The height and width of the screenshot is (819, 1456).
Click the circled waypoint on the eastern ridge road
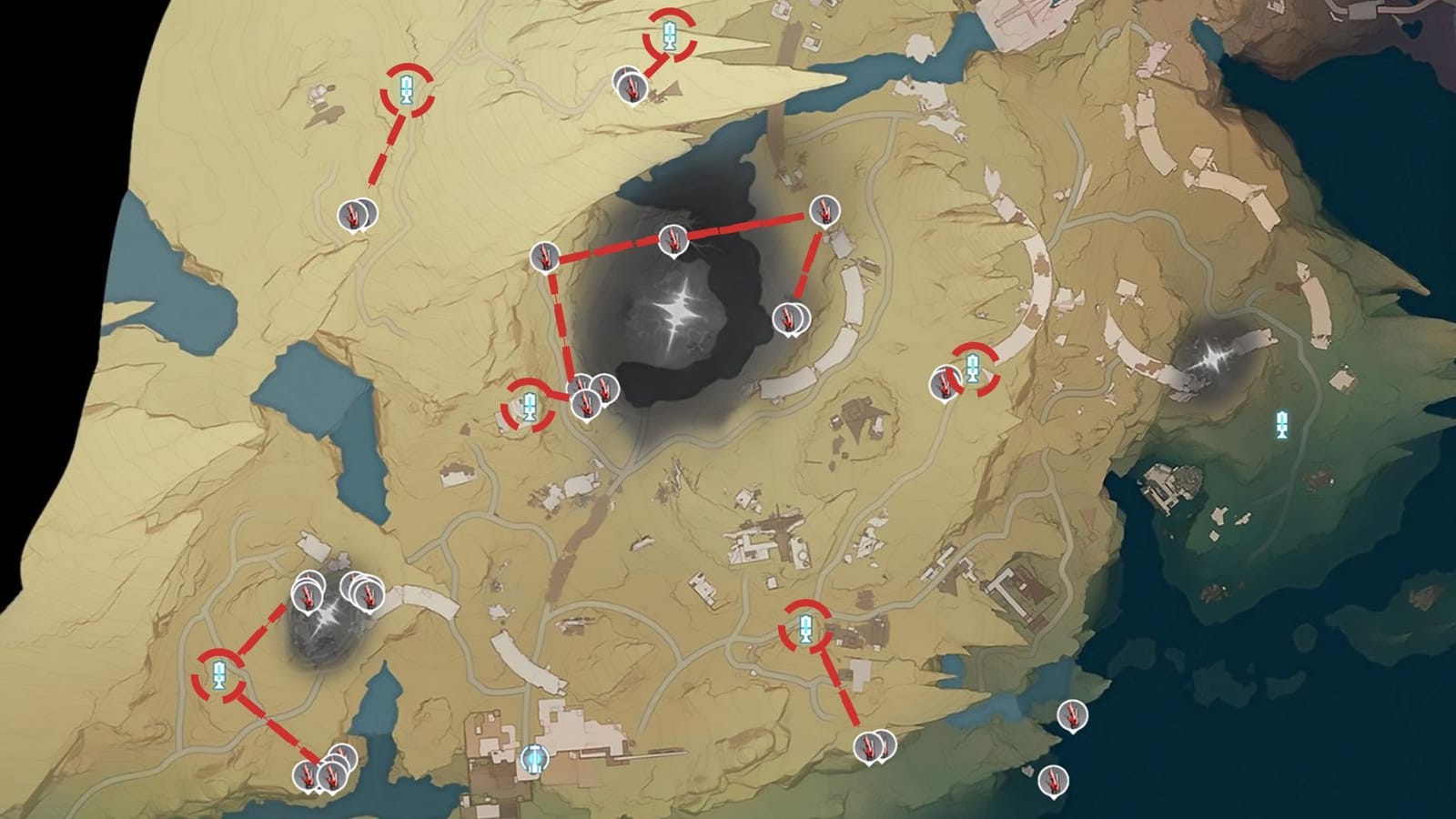click(974, 368)
